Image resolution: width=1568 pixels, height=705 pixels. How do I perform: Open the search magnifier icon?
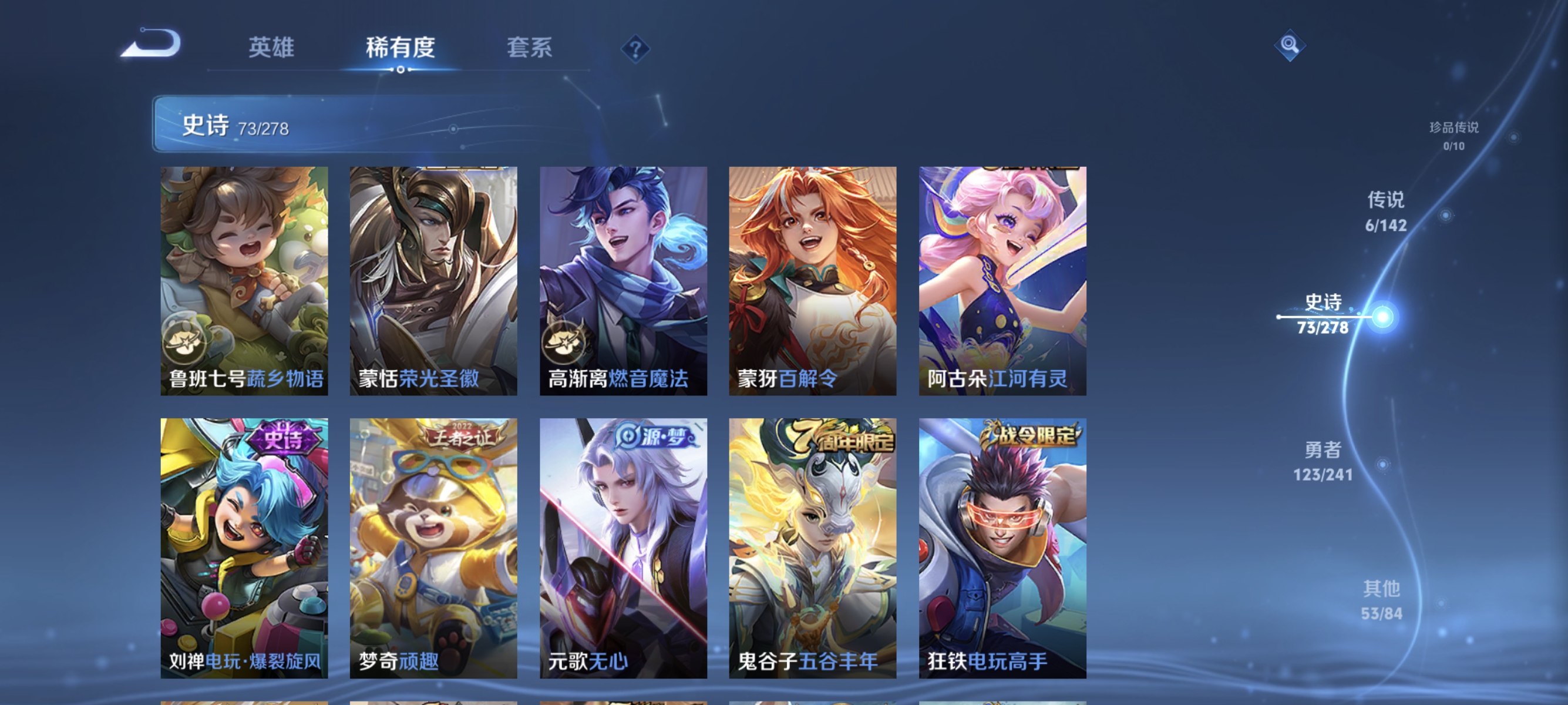tap(1290, 46)
